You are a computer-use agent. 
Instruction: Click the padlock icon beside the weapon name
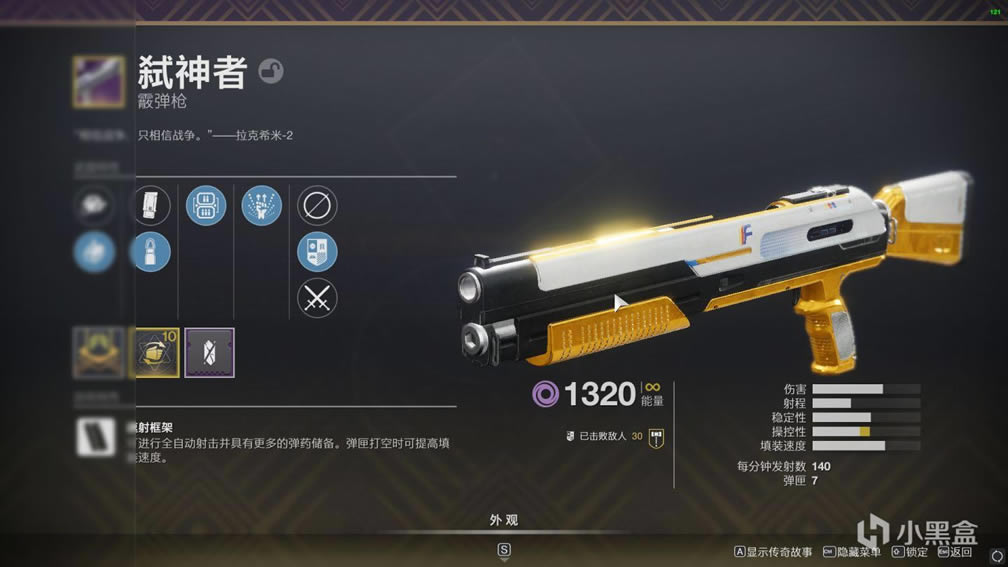pyautogui.click(x=270, y=70)
